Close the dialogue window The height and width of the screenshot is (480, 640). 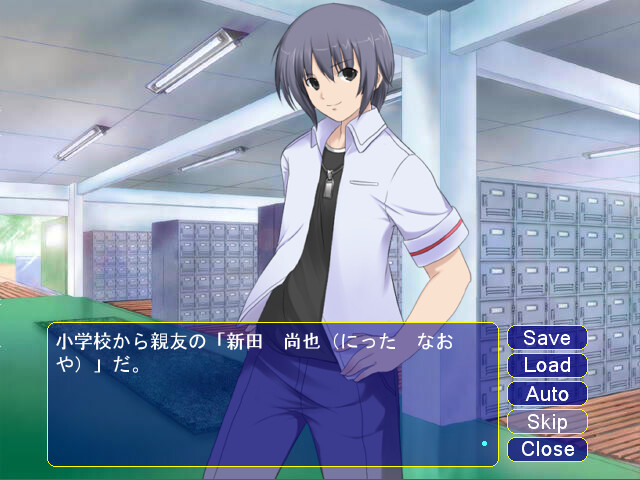547,450
